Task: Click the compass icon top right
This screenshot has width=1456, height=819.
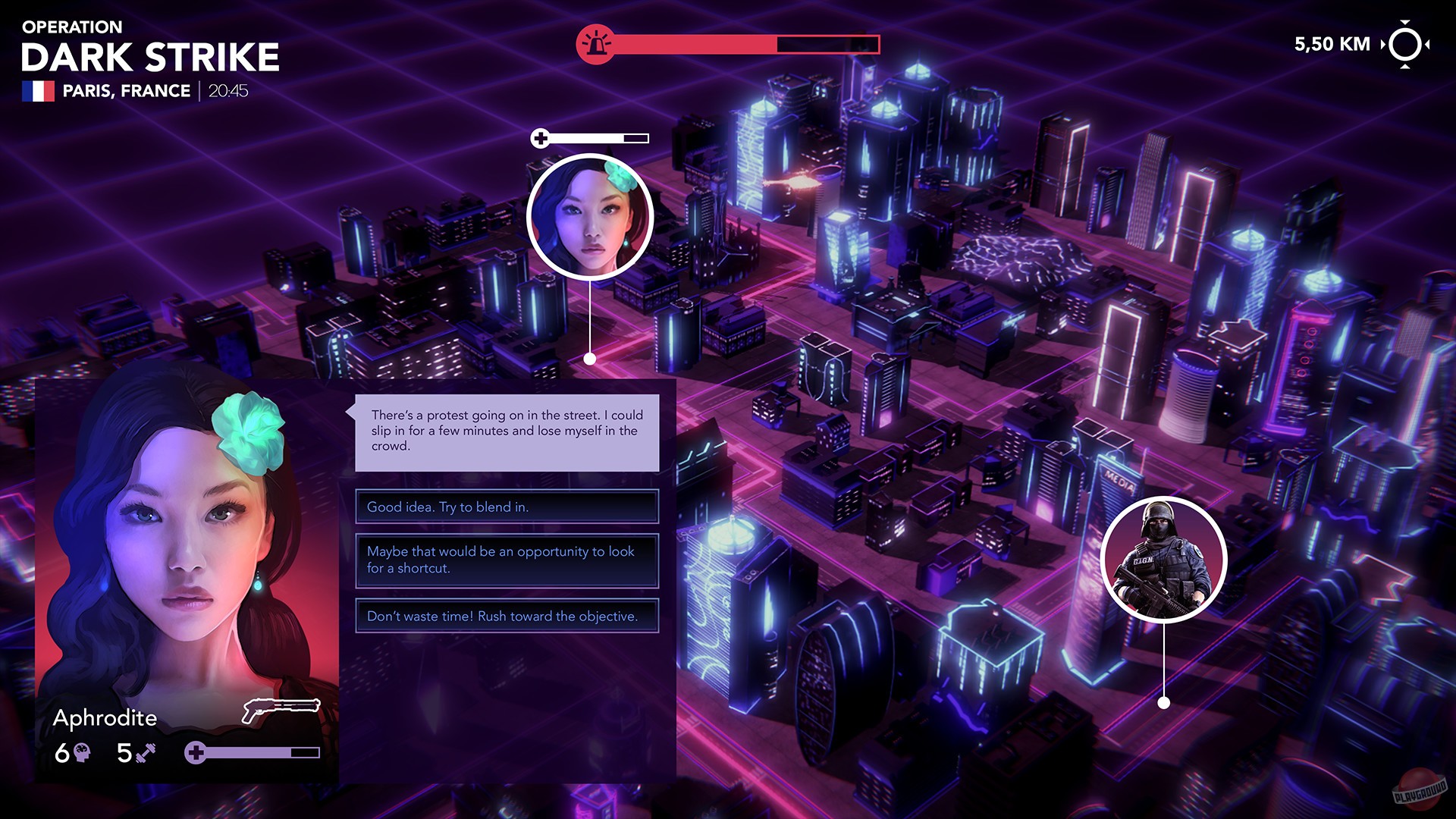Action: 1406,44
